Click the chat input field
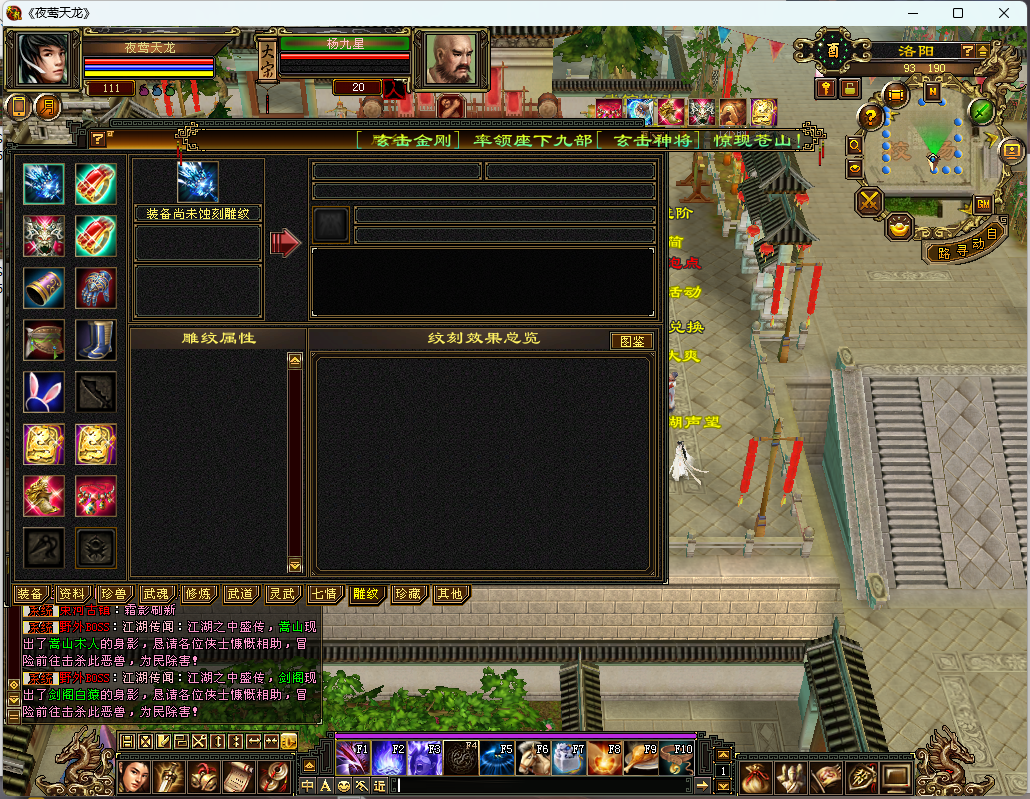Viewport: 1030px width, 799px height. pos(550,786)
